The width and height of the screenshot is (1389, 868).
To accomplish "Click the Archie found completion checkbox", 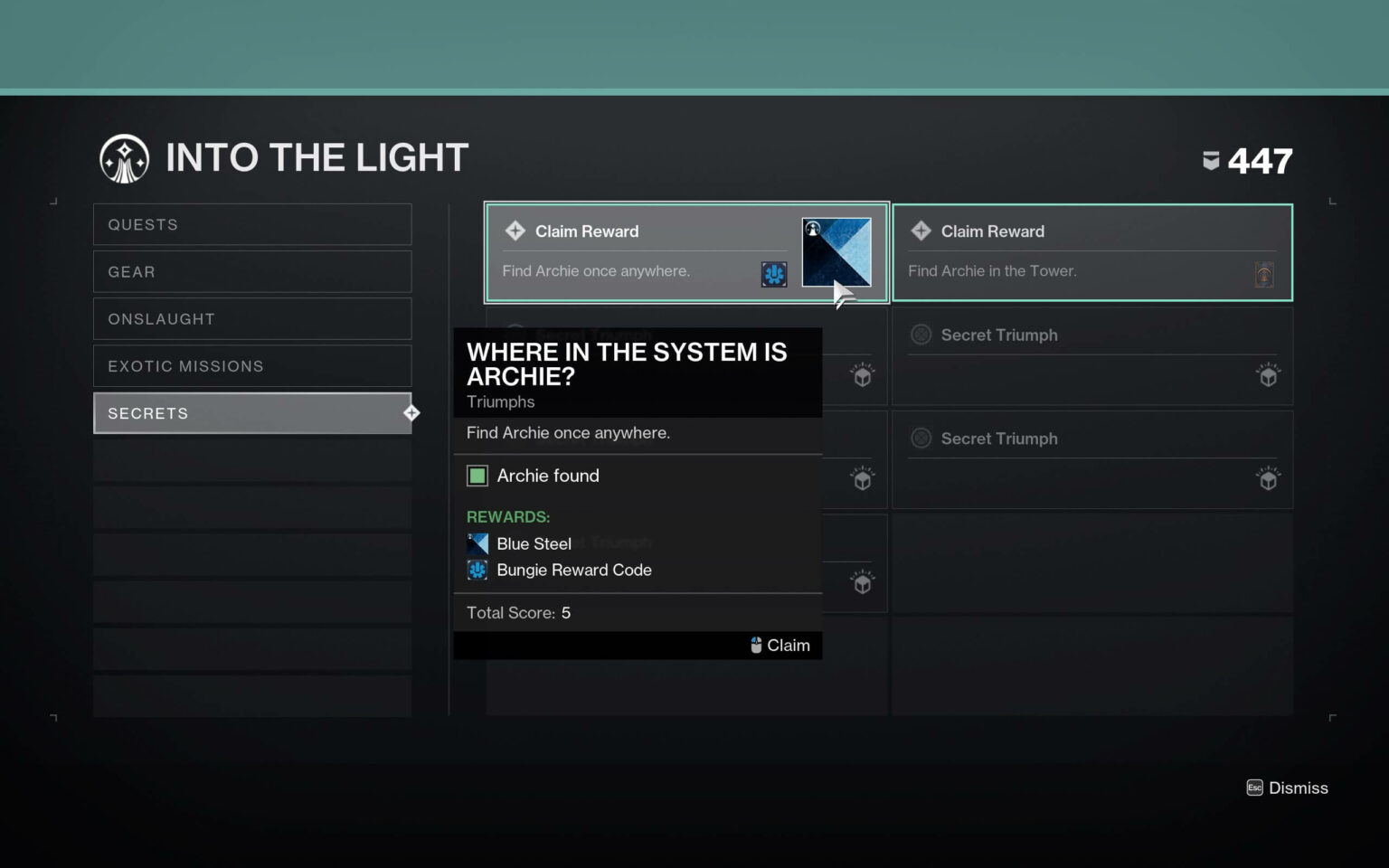I will 477,475.
